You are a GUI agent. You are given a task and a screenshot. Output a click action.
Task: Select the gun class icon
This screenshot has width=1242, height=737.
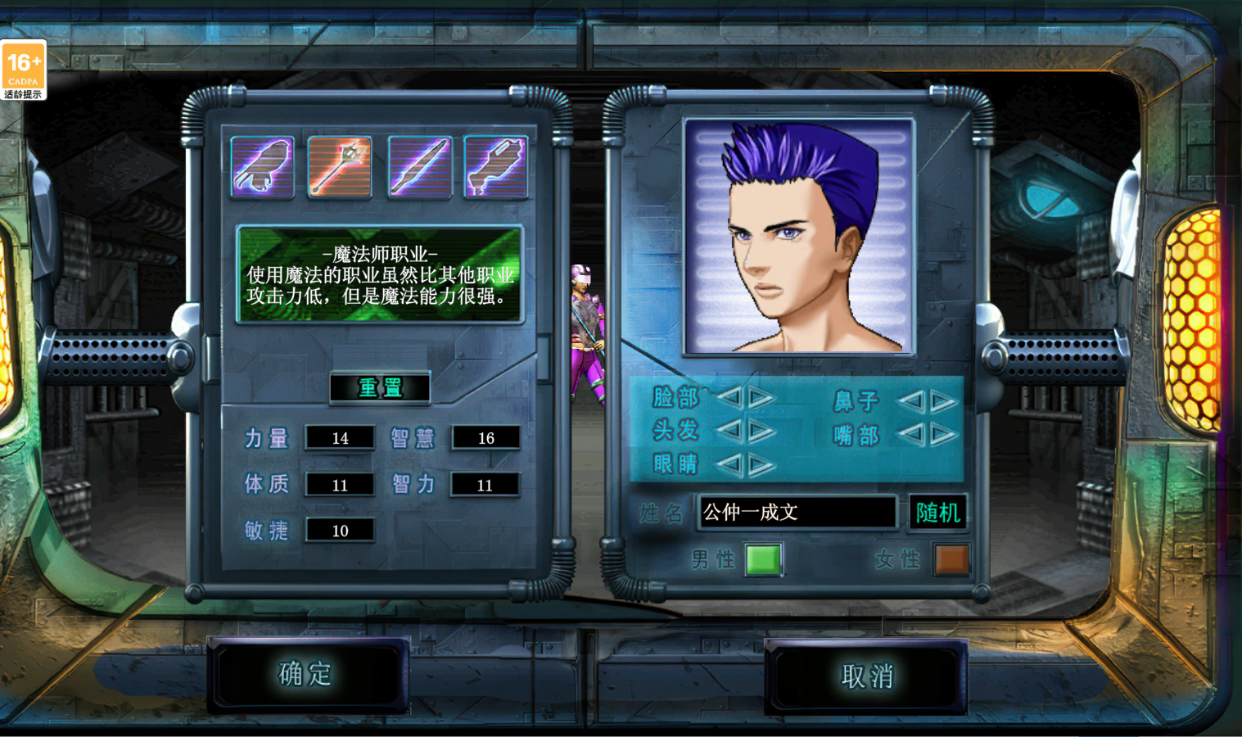(496, 167)
